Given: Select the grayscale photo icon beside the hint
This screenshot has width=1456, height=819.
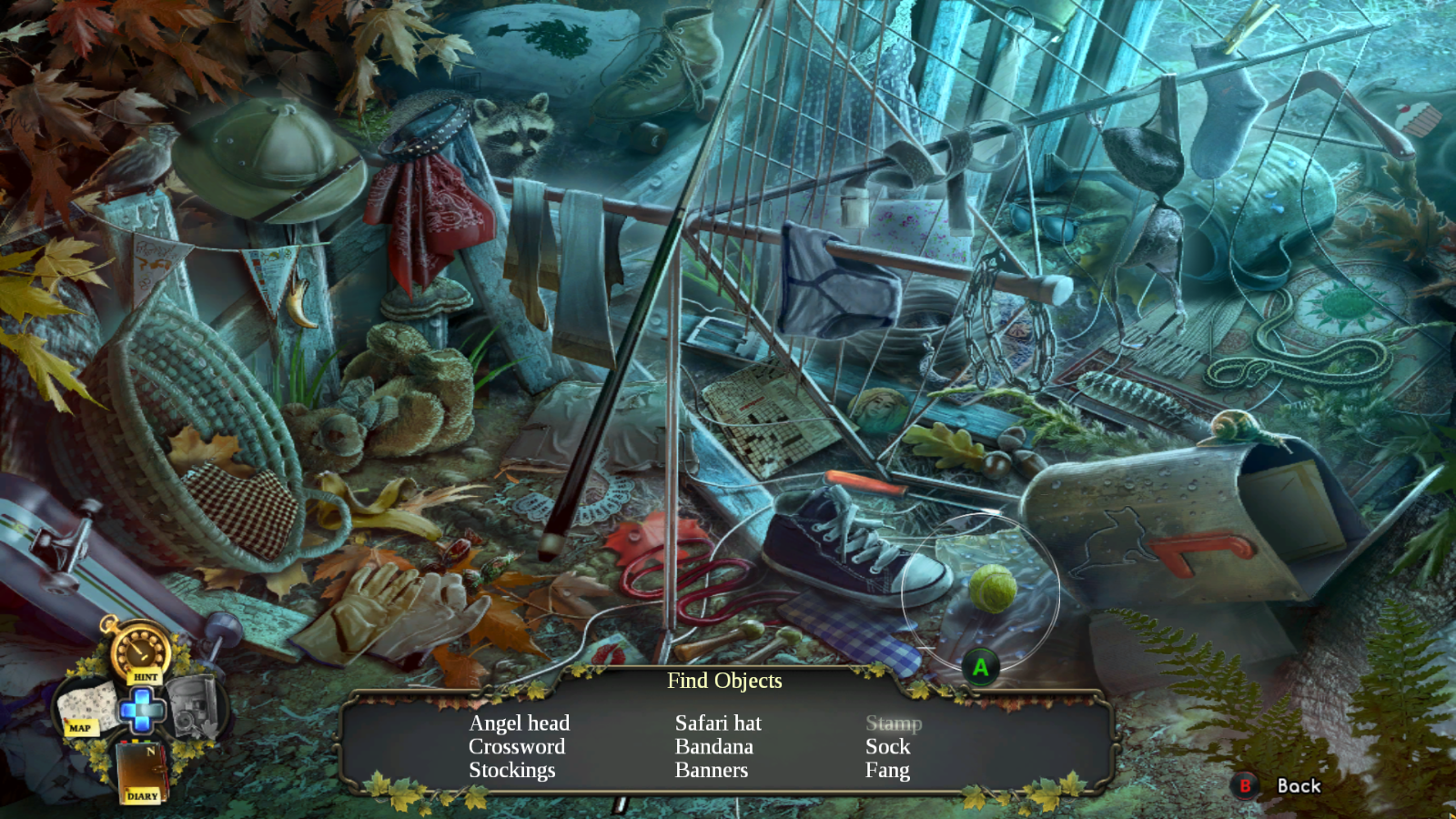Looking at the screenshot, I should (194, 706).
